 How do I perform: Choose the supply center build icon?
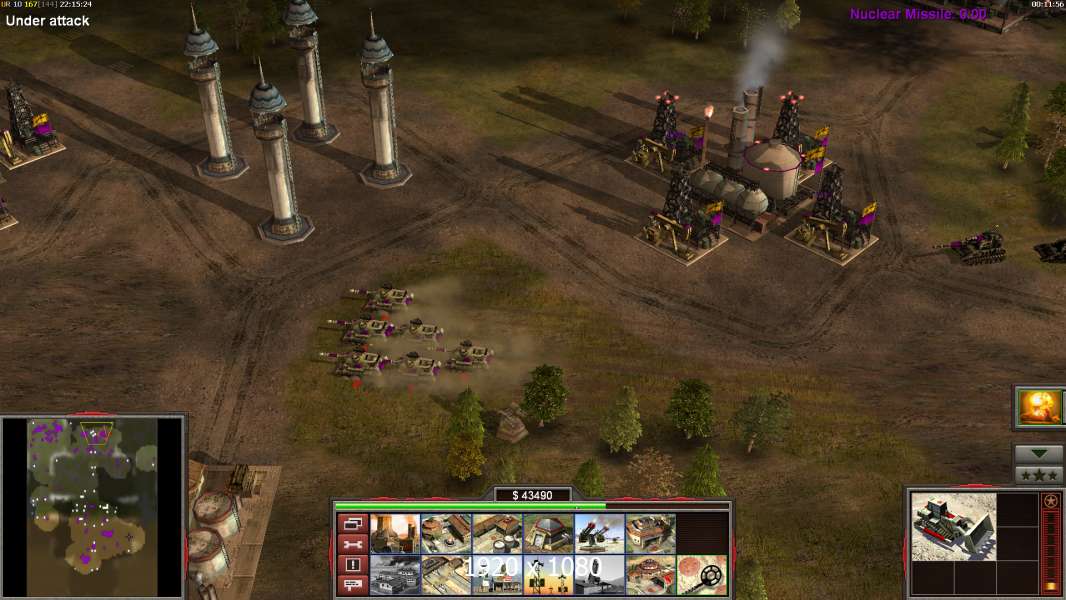click(x=497, y=534)
